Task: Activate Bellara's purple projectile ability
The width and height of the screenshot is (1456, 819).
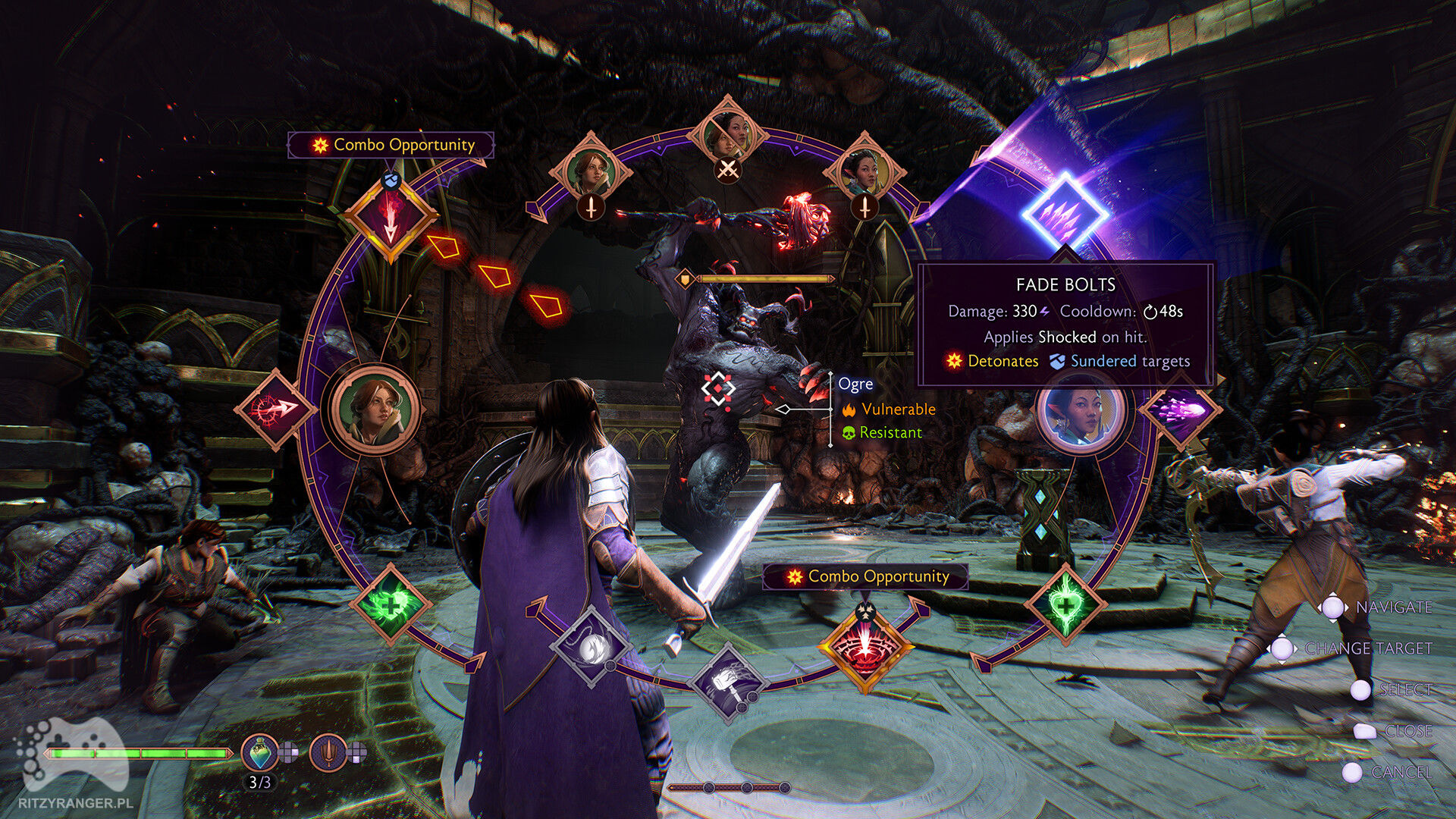Action: pyautogui.click(x=1180, y=409)
